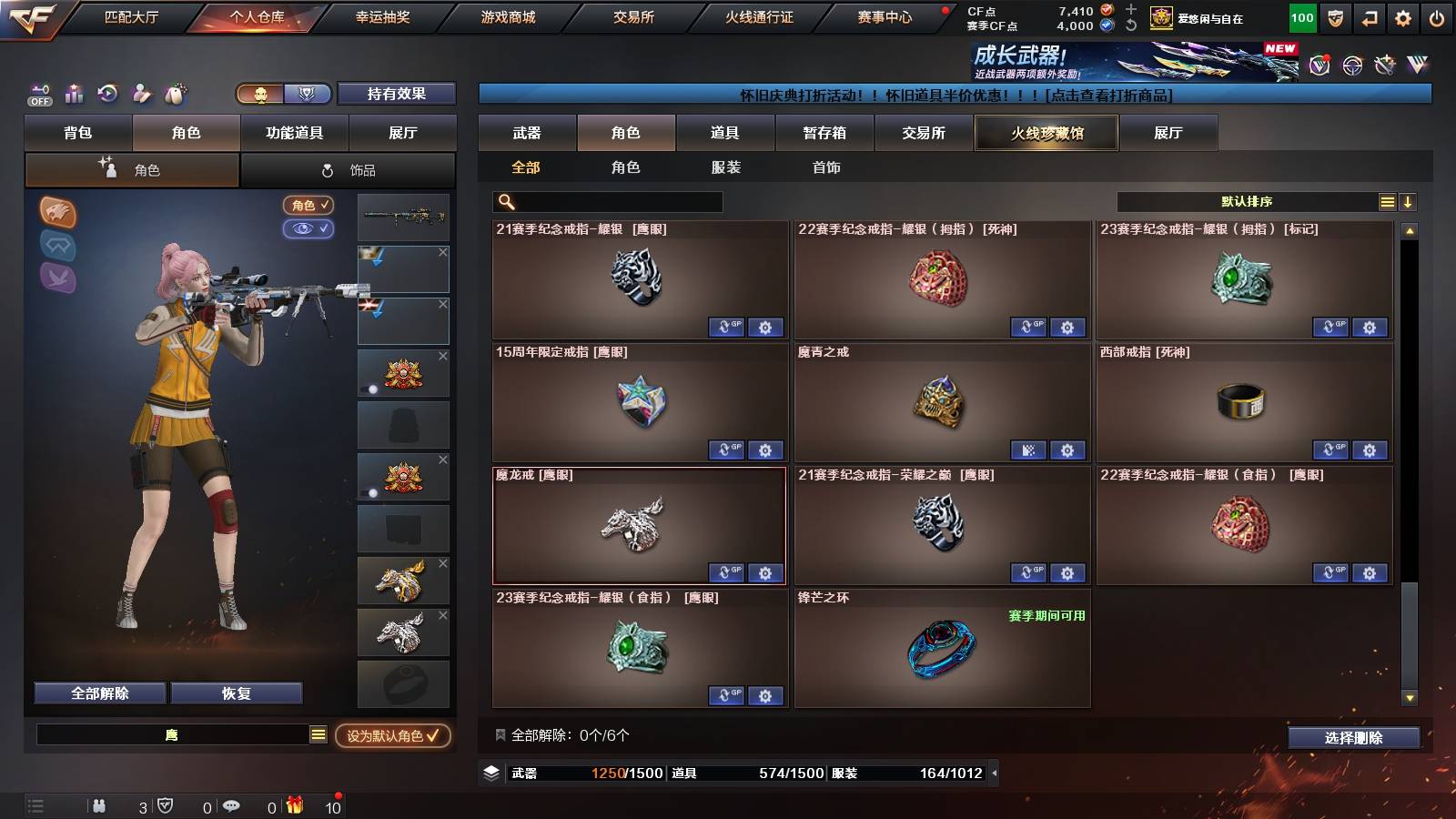Click the descending sort arrow beside 默认排序

click(1408, 200)
